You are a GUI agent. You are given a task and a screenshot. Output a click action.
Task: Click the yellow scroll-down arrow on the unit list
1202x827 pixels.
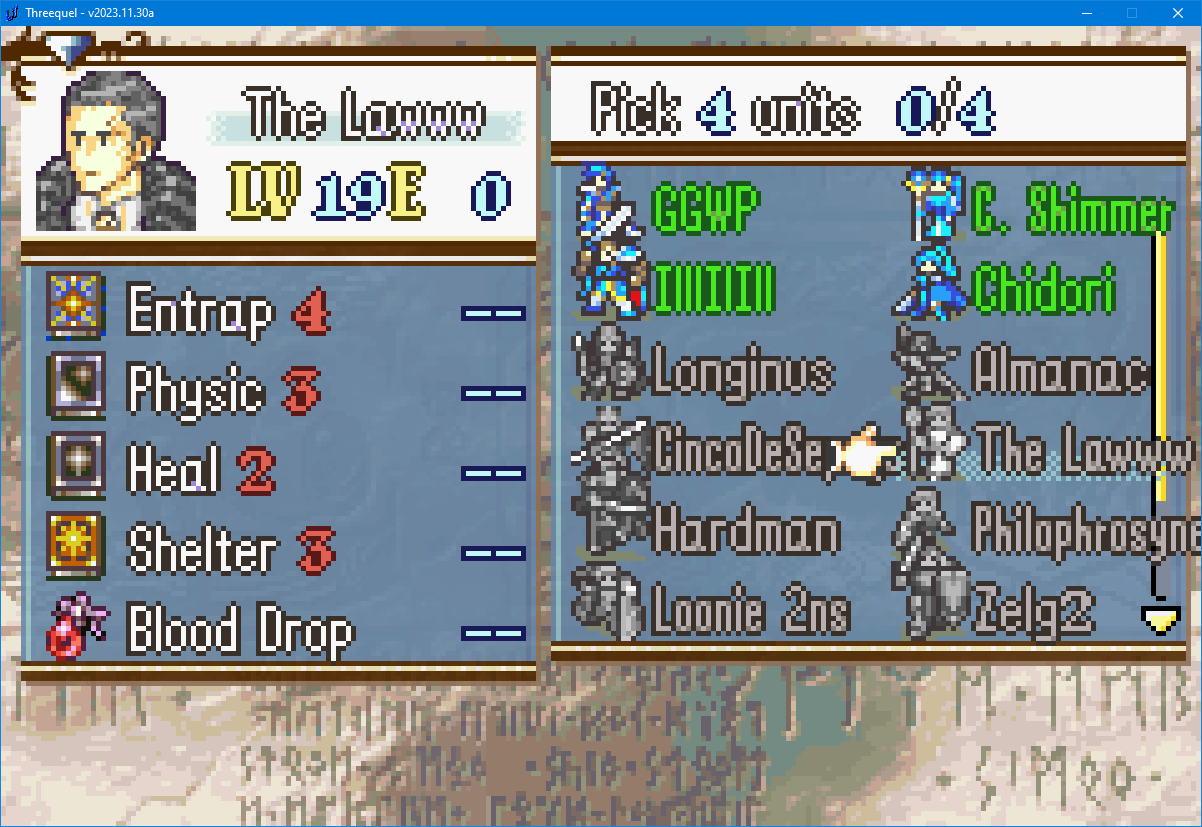tap(1161, 620)
